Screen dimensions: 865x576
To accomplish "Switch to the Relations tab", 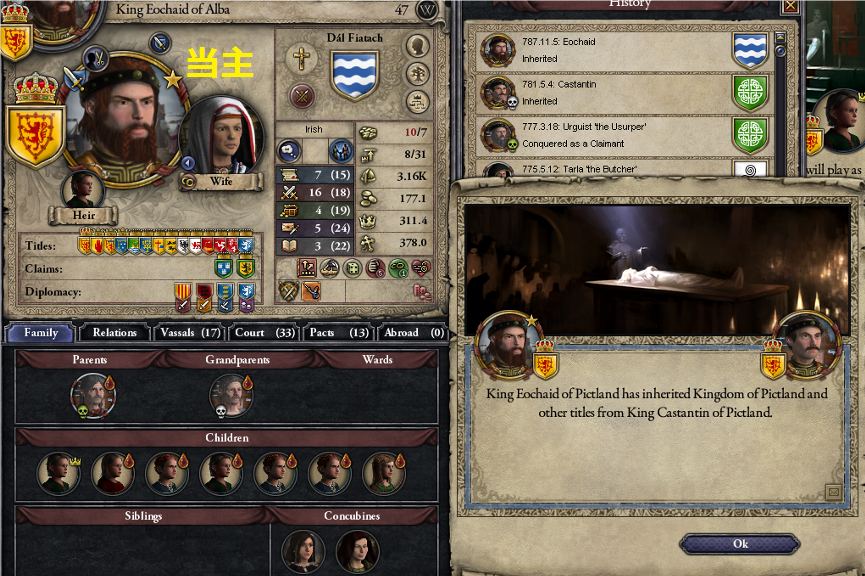I will [x=114, y=333].
